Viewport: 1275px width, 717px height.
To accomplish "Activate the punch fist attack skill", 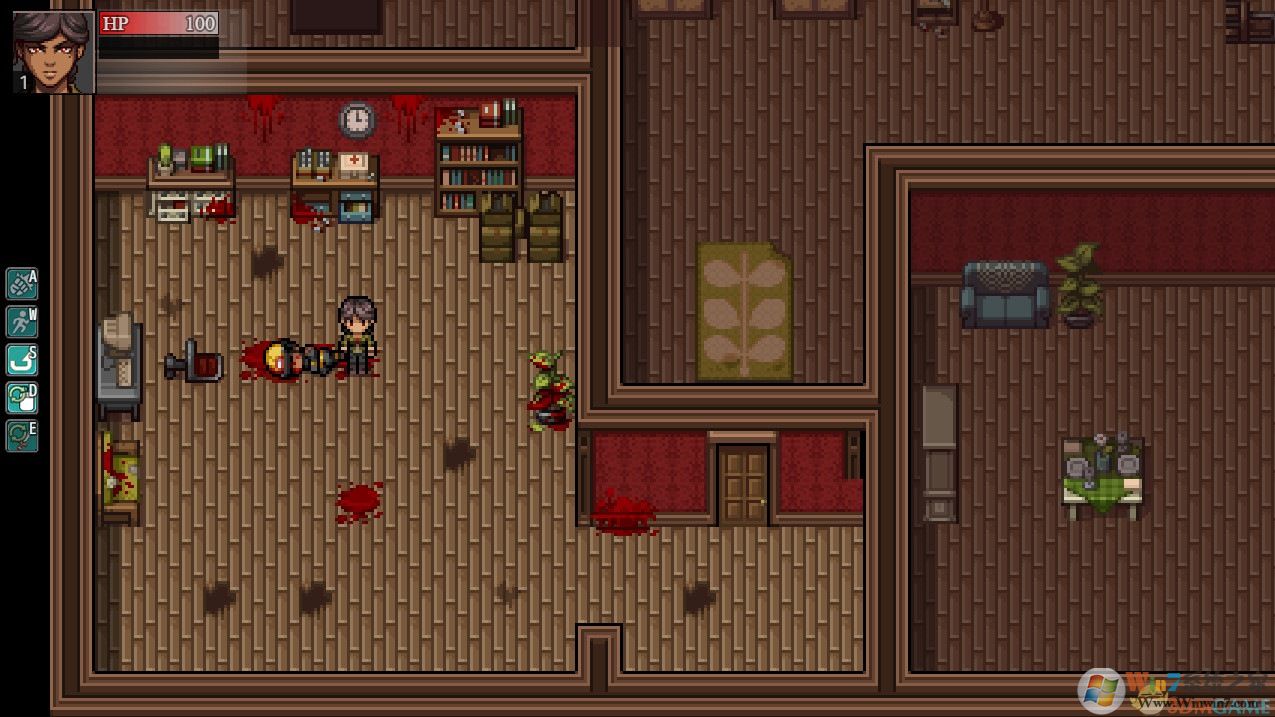I will [21, 284].
